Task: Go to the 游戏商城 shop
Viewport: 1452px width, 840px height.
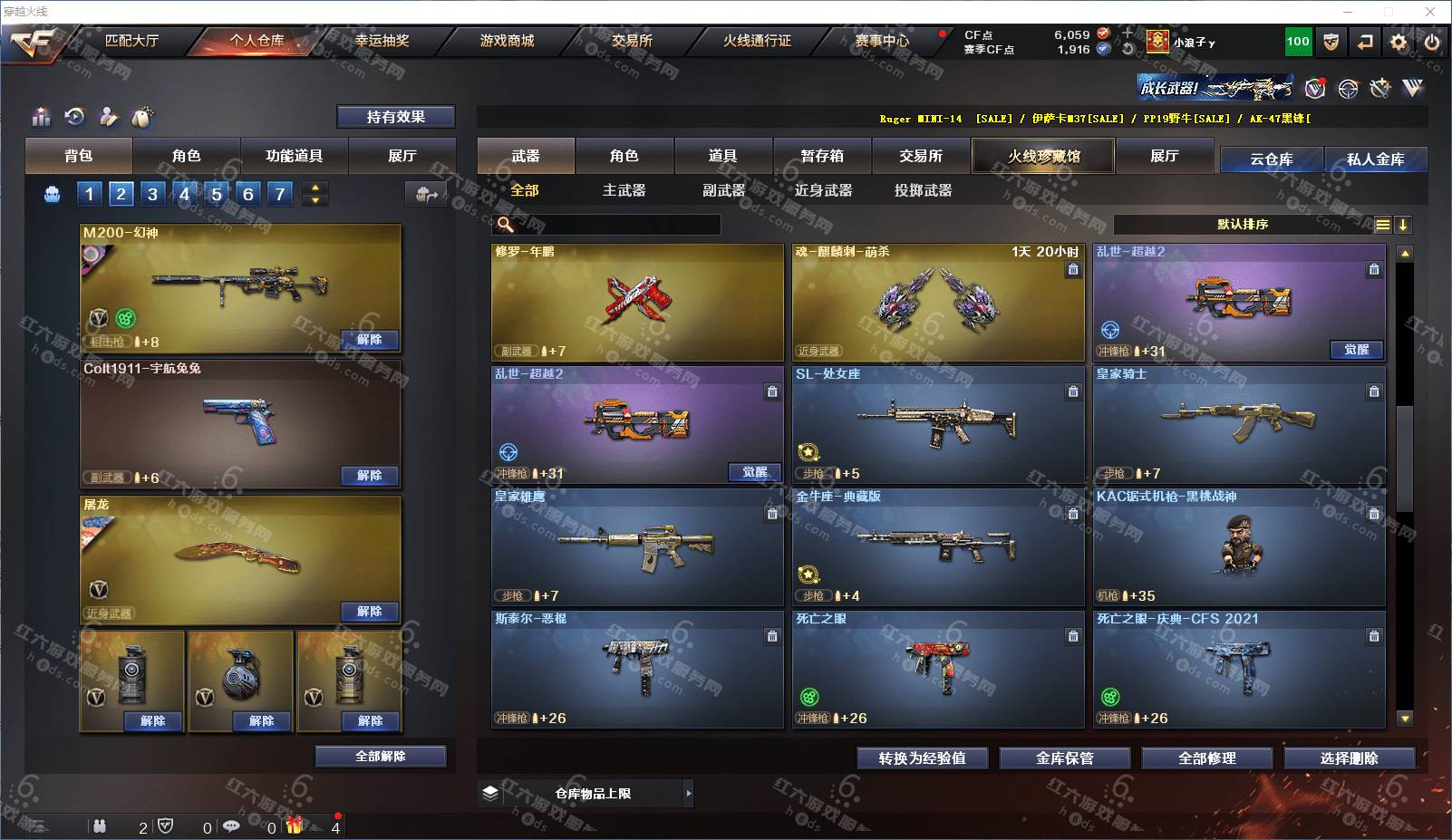Action: click(x=507, y=41)
